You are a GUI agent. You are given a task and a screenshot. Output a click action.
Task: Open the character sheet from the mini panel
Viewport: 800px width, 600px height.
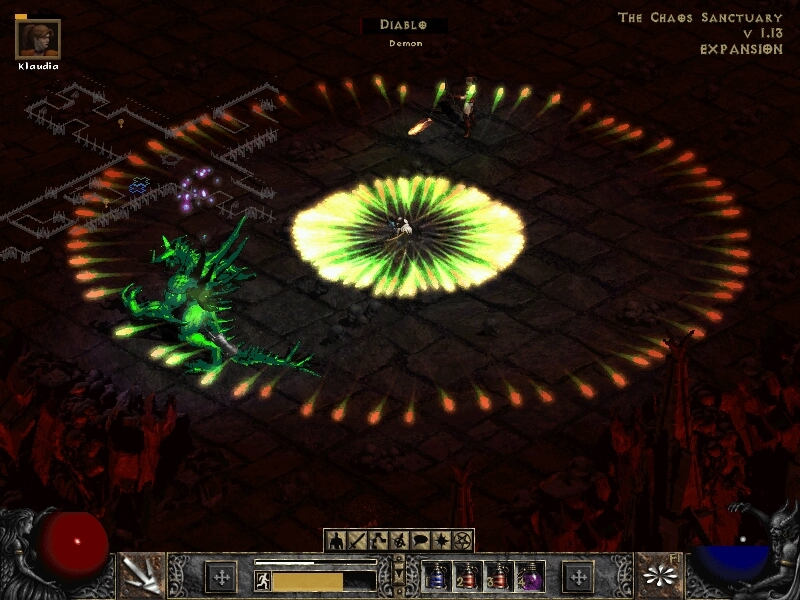[x=335, y=540]
